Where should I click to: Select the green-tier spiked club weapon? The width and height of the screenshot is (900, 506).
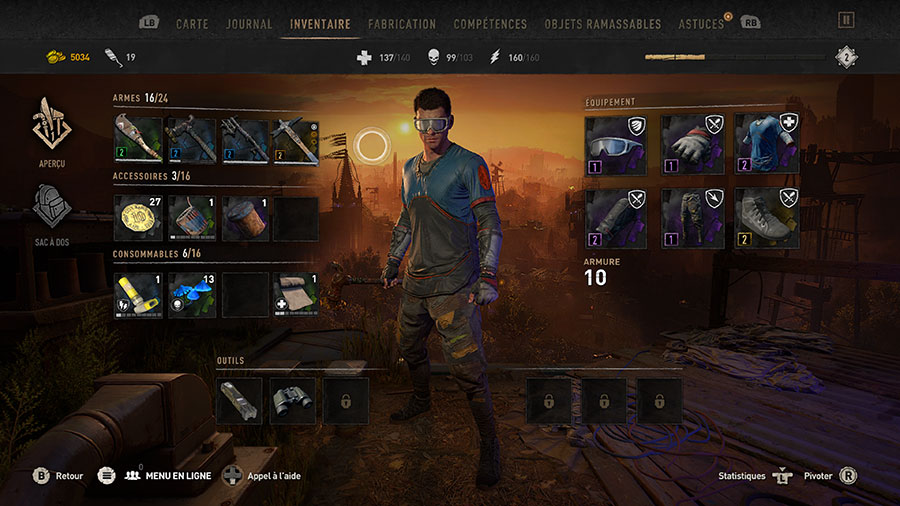point(138,141)
